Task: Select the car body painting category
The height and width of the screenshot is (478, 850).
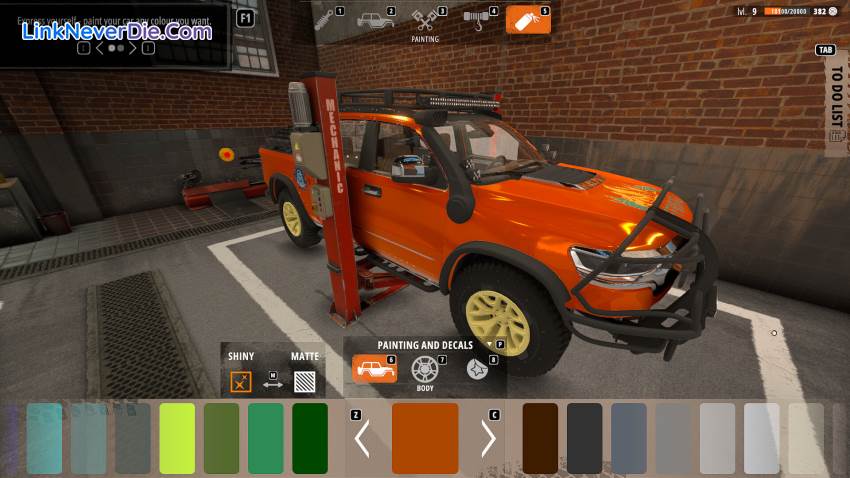Action: click(374, 369)
